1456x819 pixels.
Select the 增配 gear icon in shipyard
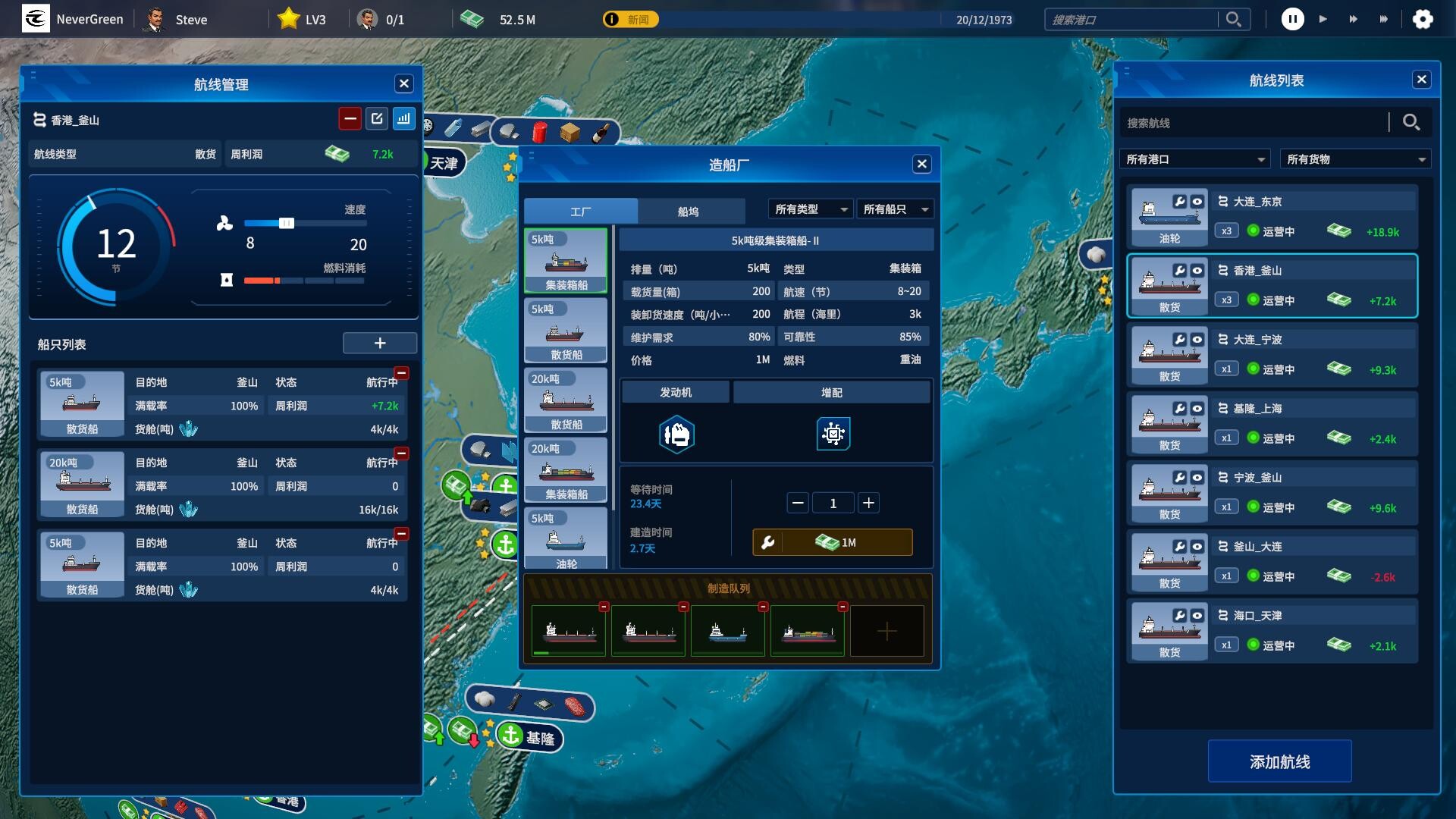(x=833, y=434)
